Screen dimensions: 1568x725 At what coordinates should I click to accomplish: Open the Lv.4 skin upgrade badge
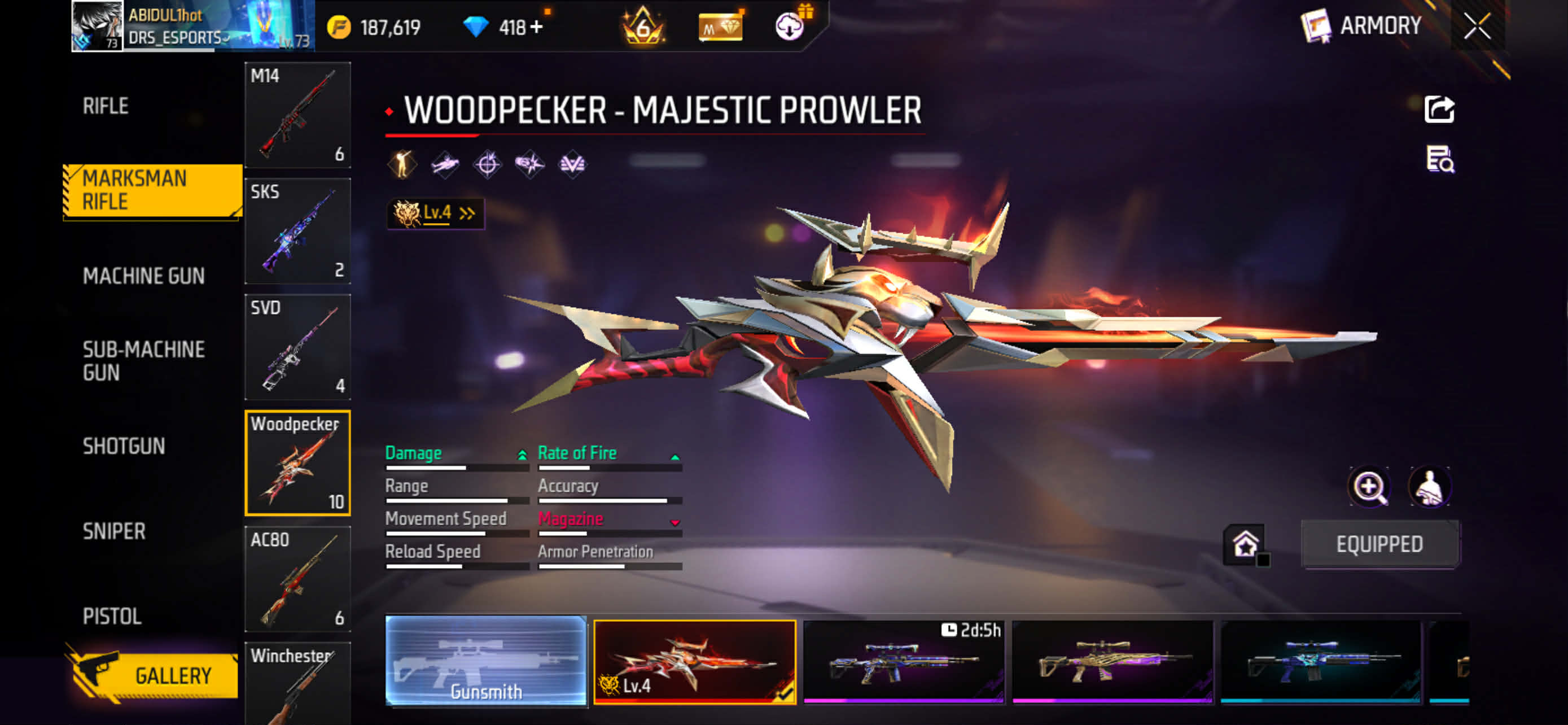coord(435,213)
